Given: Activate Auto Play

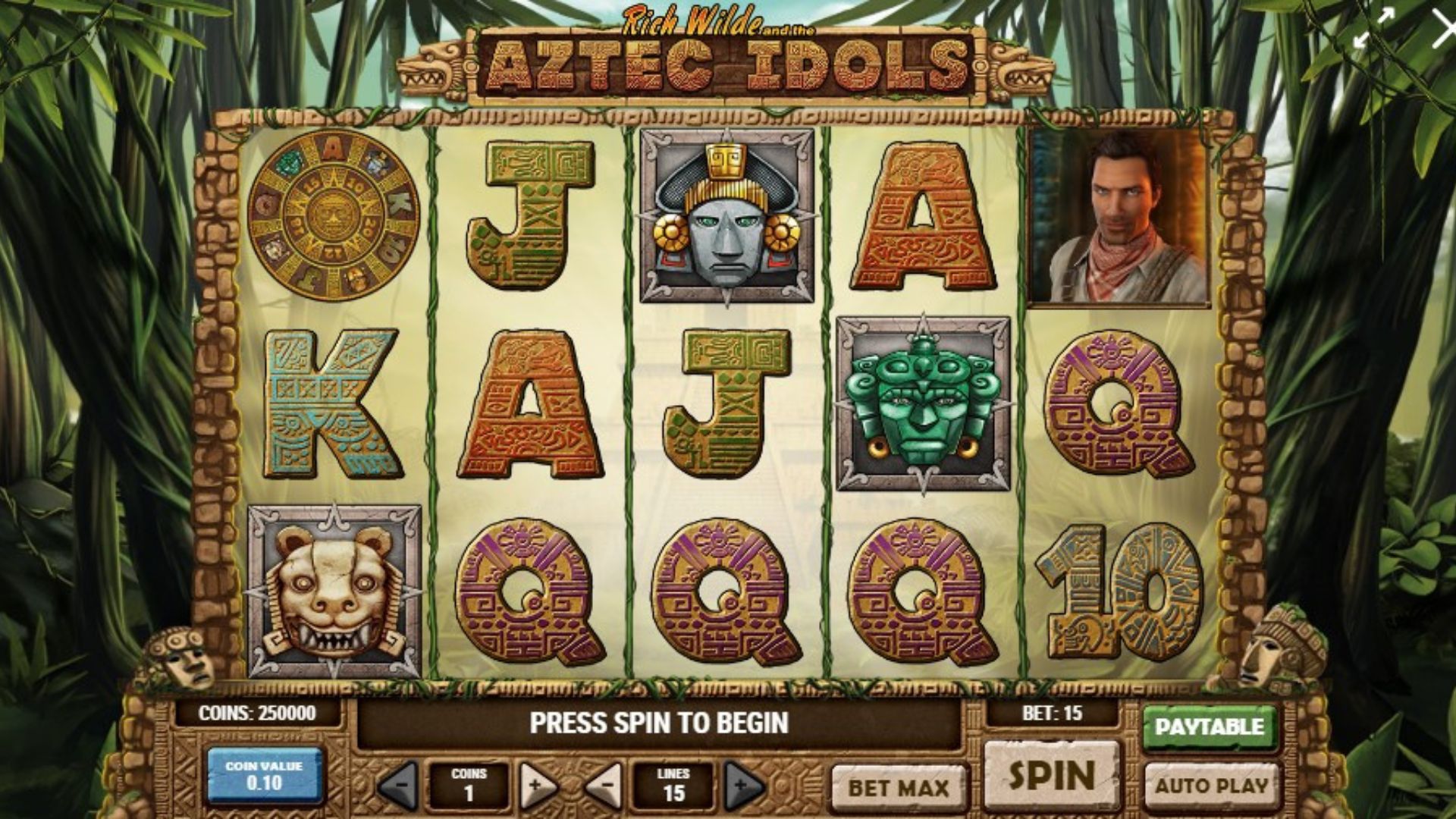Looking at the screenshot, I should [1211, 786].
